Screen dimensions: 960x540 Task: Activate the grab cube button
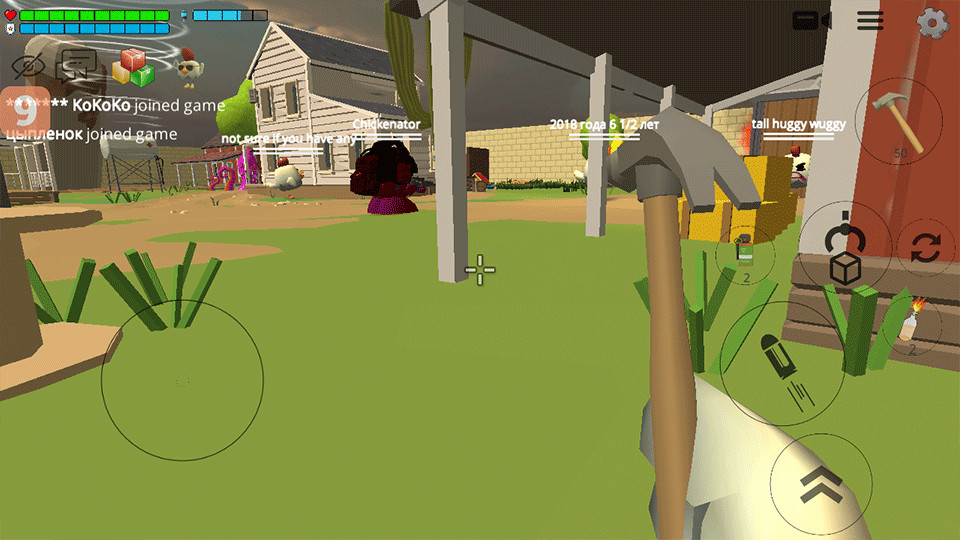845,254
